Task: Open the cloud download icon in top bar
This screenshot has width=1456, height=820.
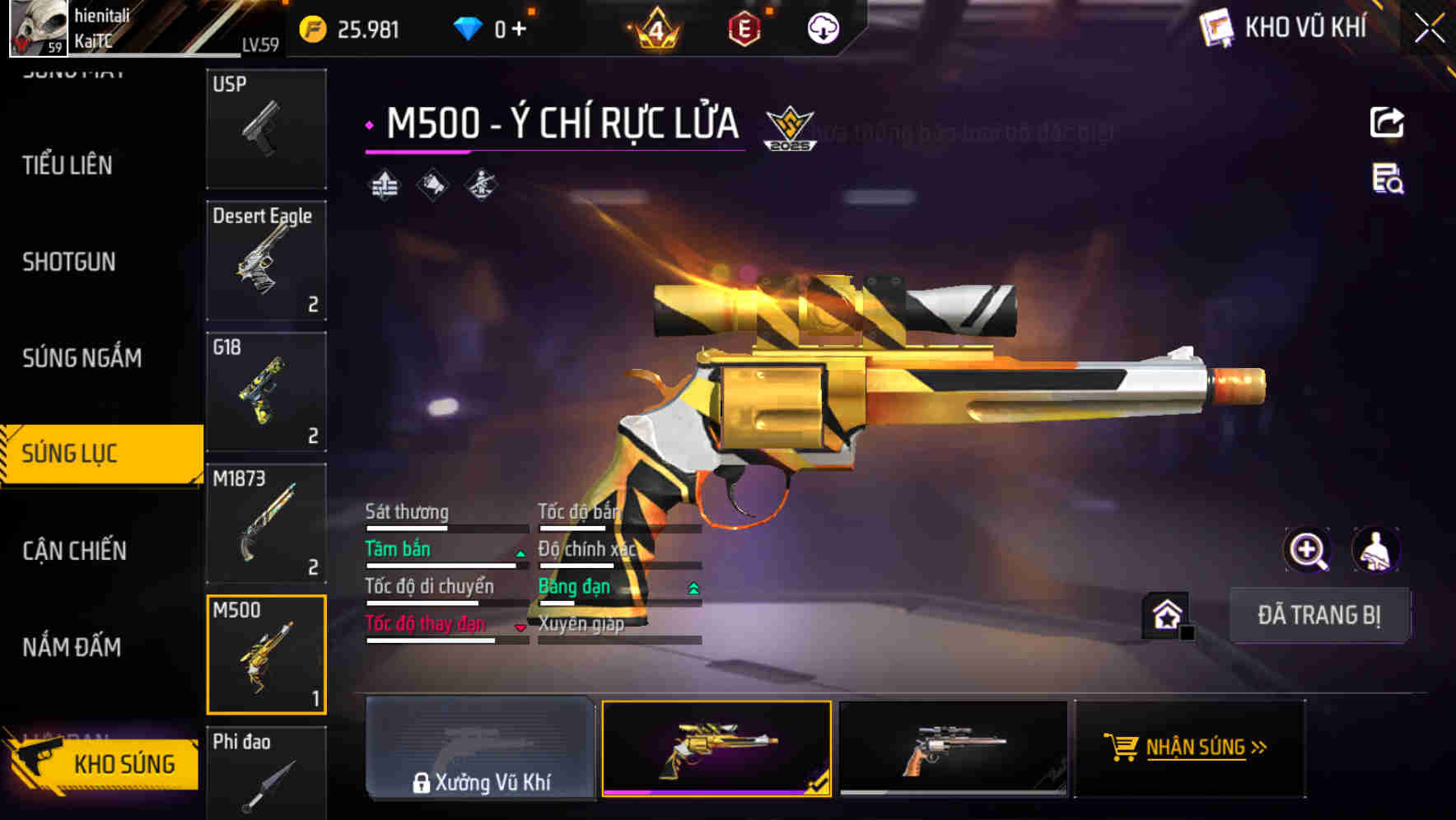Action: pyautogui.click(x=823, y=27)
